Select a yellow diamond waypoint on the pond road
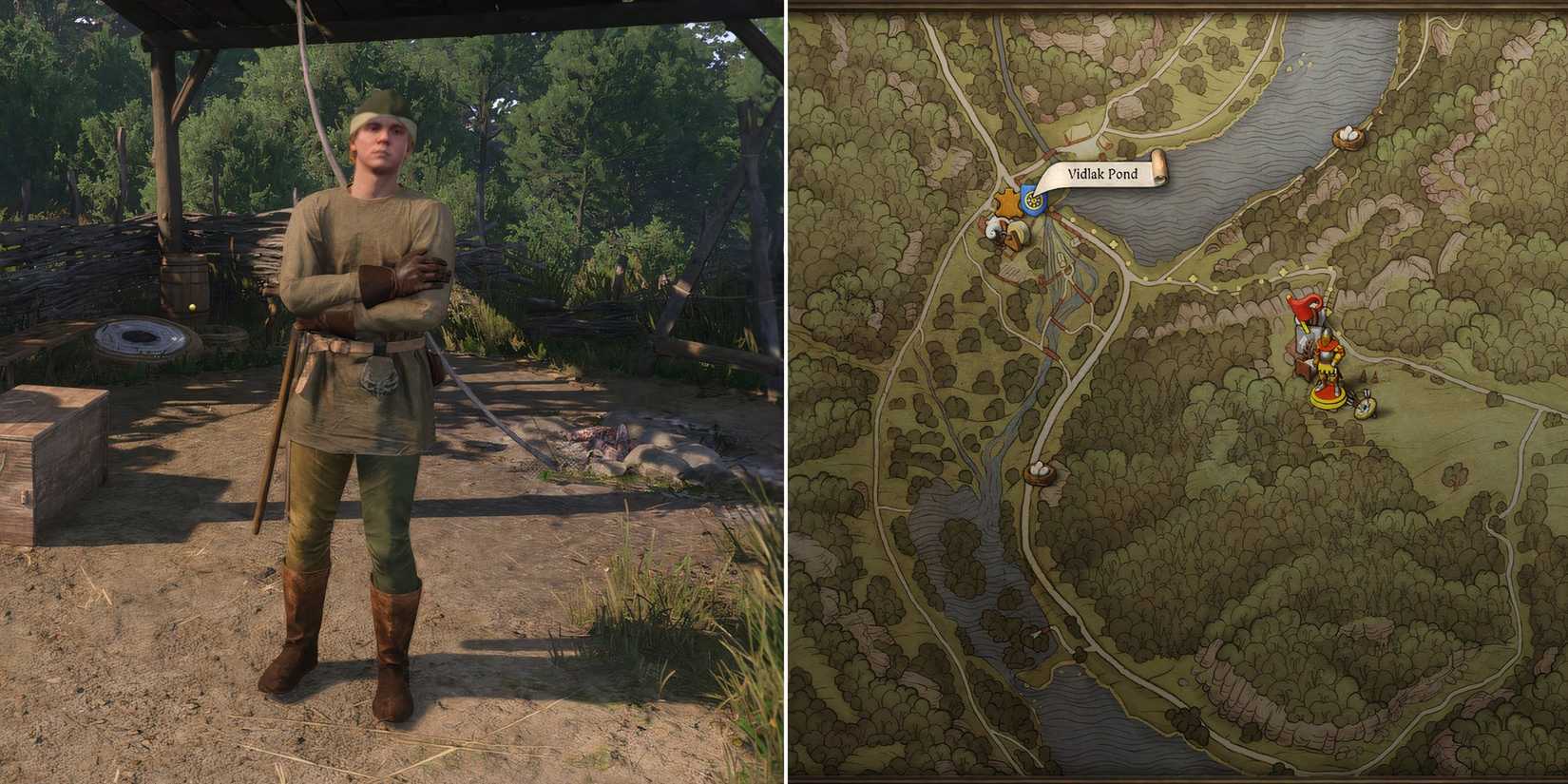The height and width of the screenshot is (784, 1568). [x=1112, y=243]
